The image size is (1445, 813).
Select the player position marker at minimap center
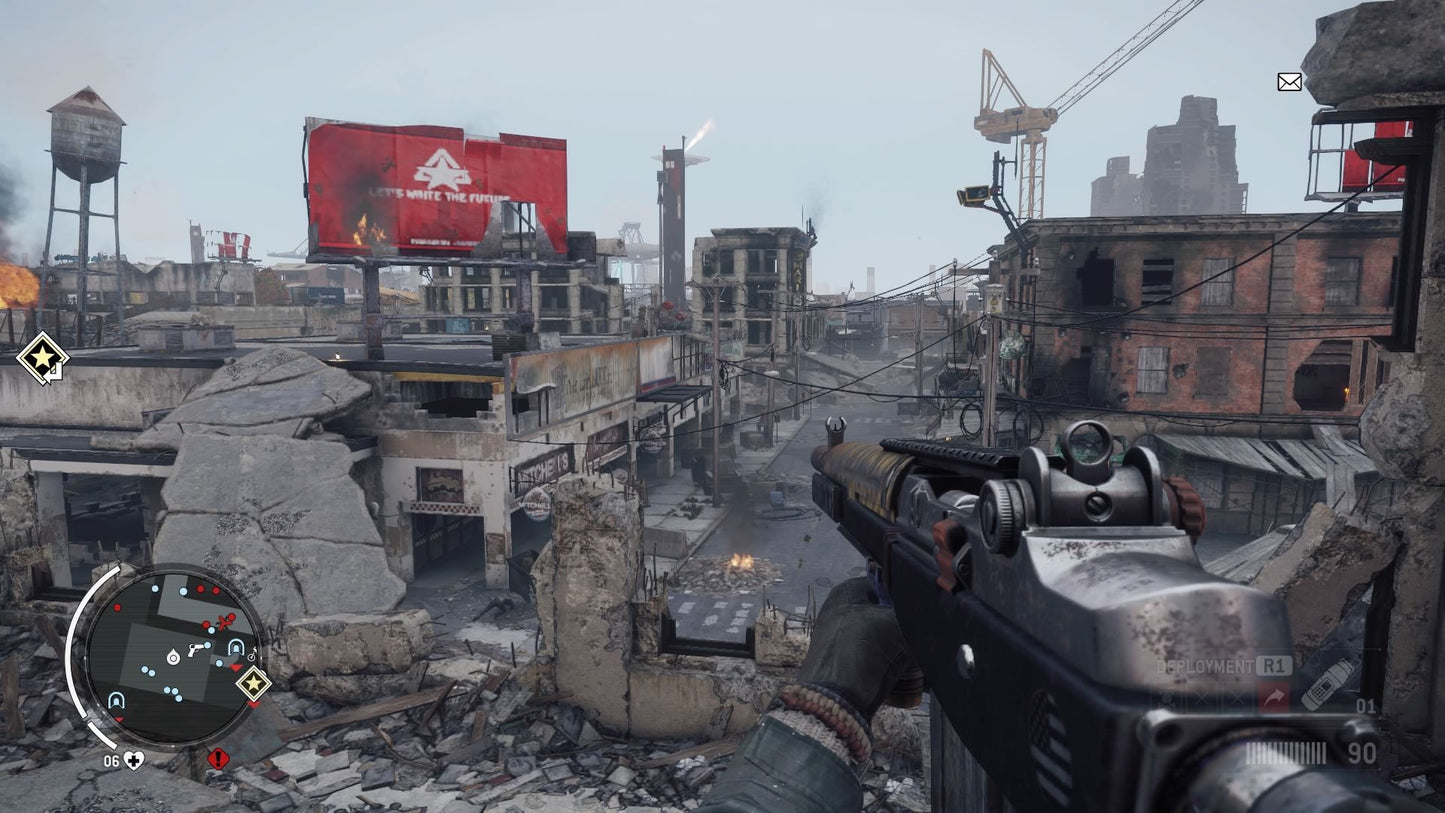click(173, 658)
